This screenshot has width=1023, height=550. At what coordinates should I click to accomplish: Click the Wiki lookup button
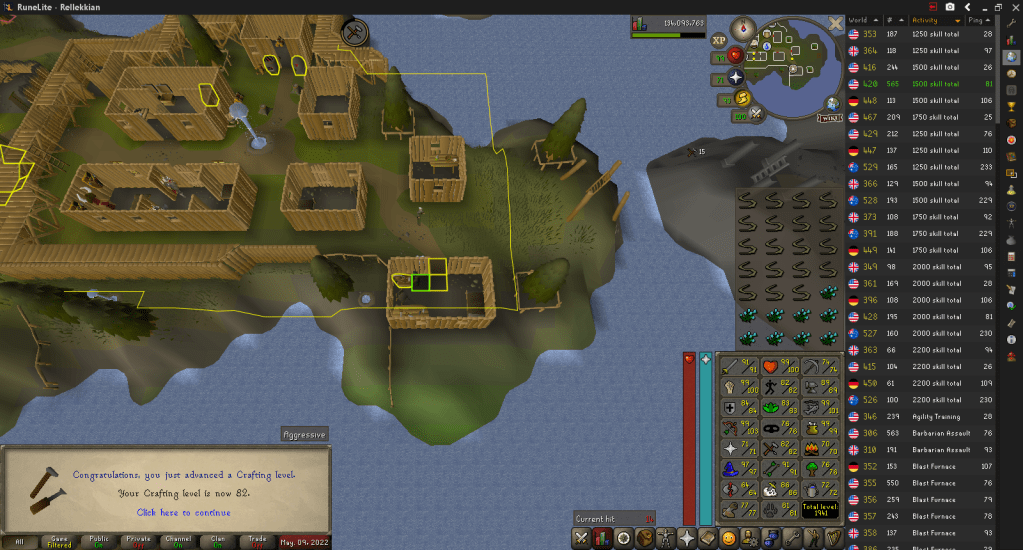828,118
